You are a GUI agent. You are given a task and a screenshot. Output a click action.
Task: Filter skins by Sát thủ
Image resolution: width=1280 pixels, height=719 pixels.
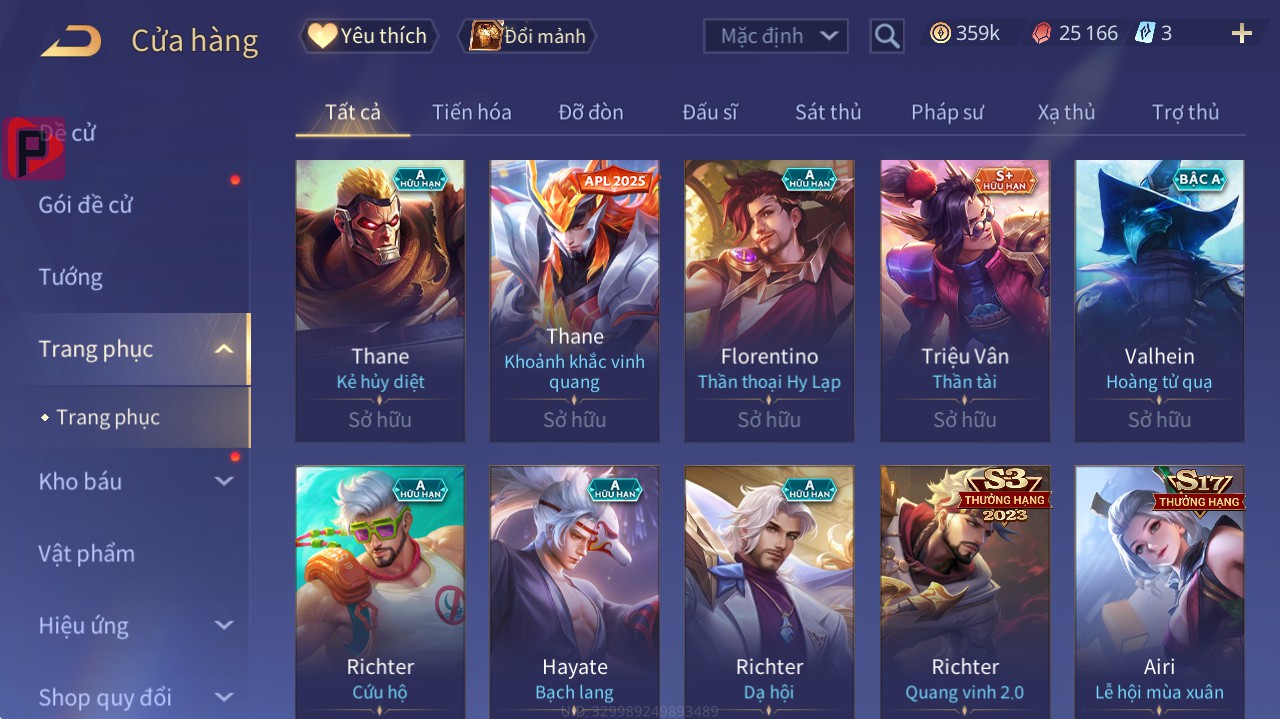[827, 112]
